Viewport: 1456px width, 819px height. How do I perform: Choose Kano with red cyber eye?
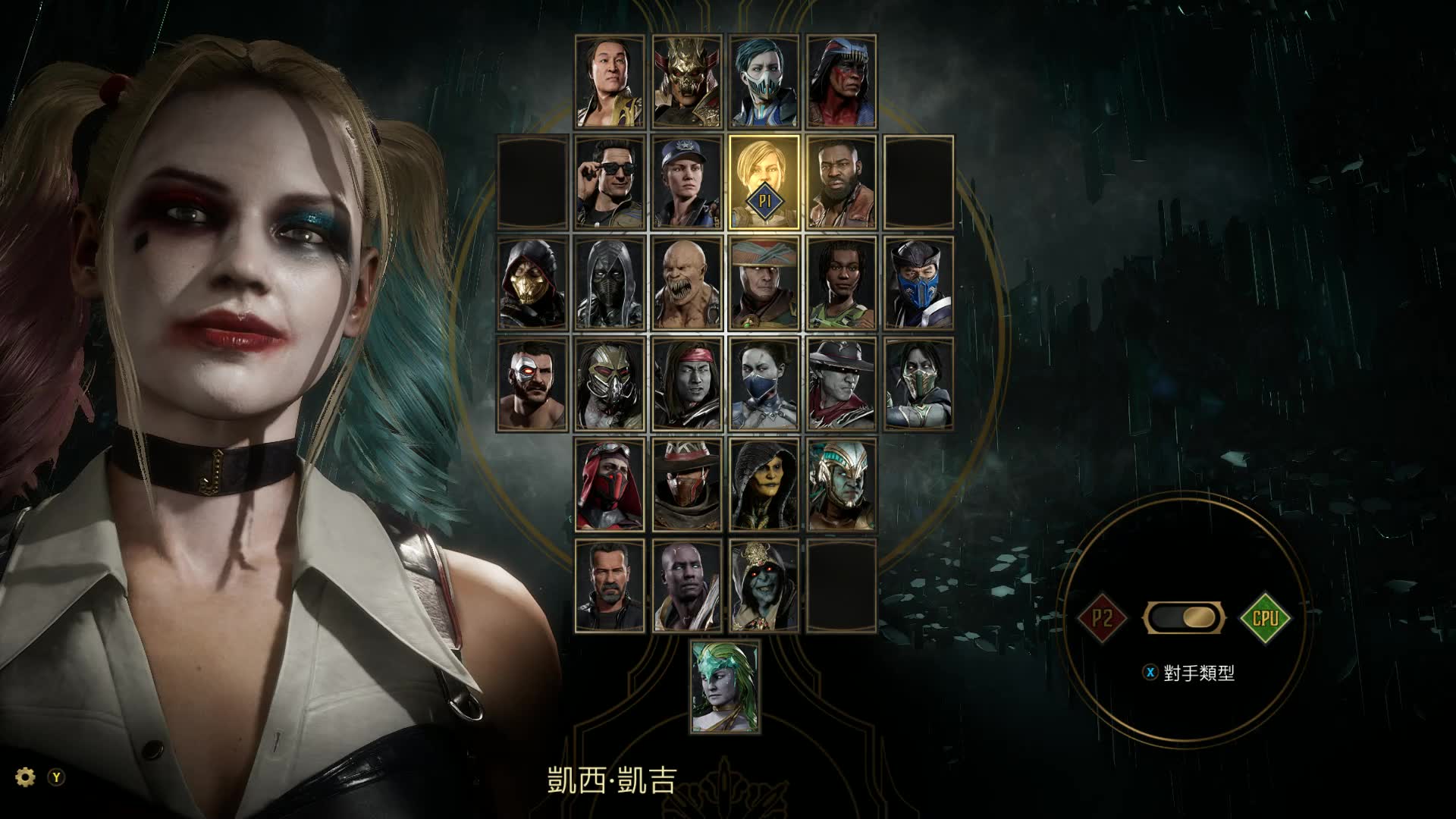pyautogui.click(x=533, y=384)
